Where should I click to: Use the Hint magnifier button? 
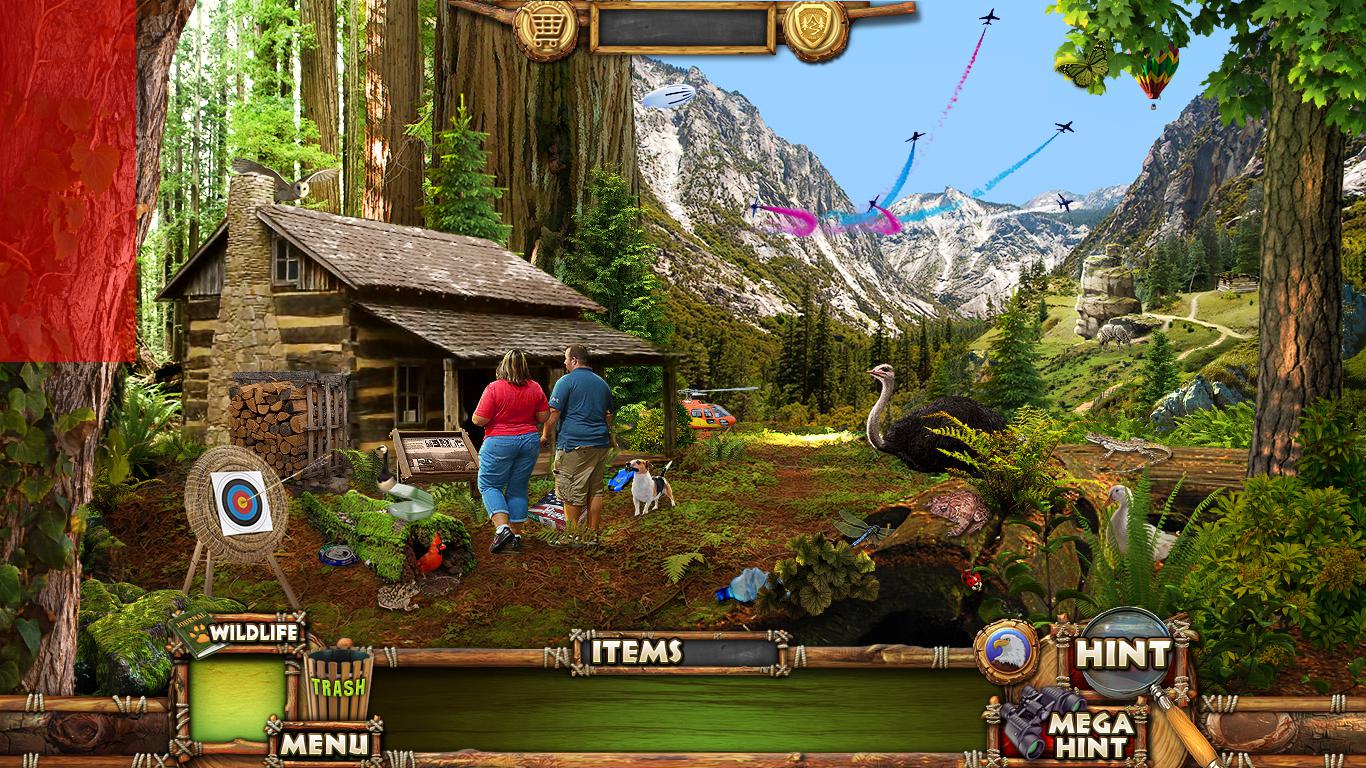(x=1124, y=655)
